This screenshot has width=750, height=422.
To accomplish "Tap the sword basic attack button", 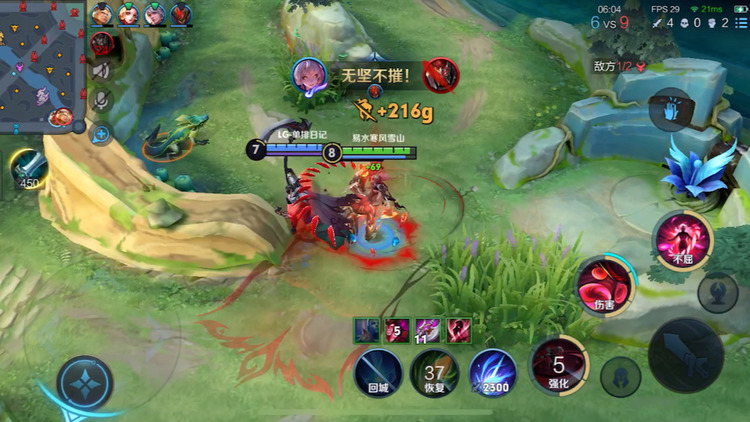I will tap(686, 354).
